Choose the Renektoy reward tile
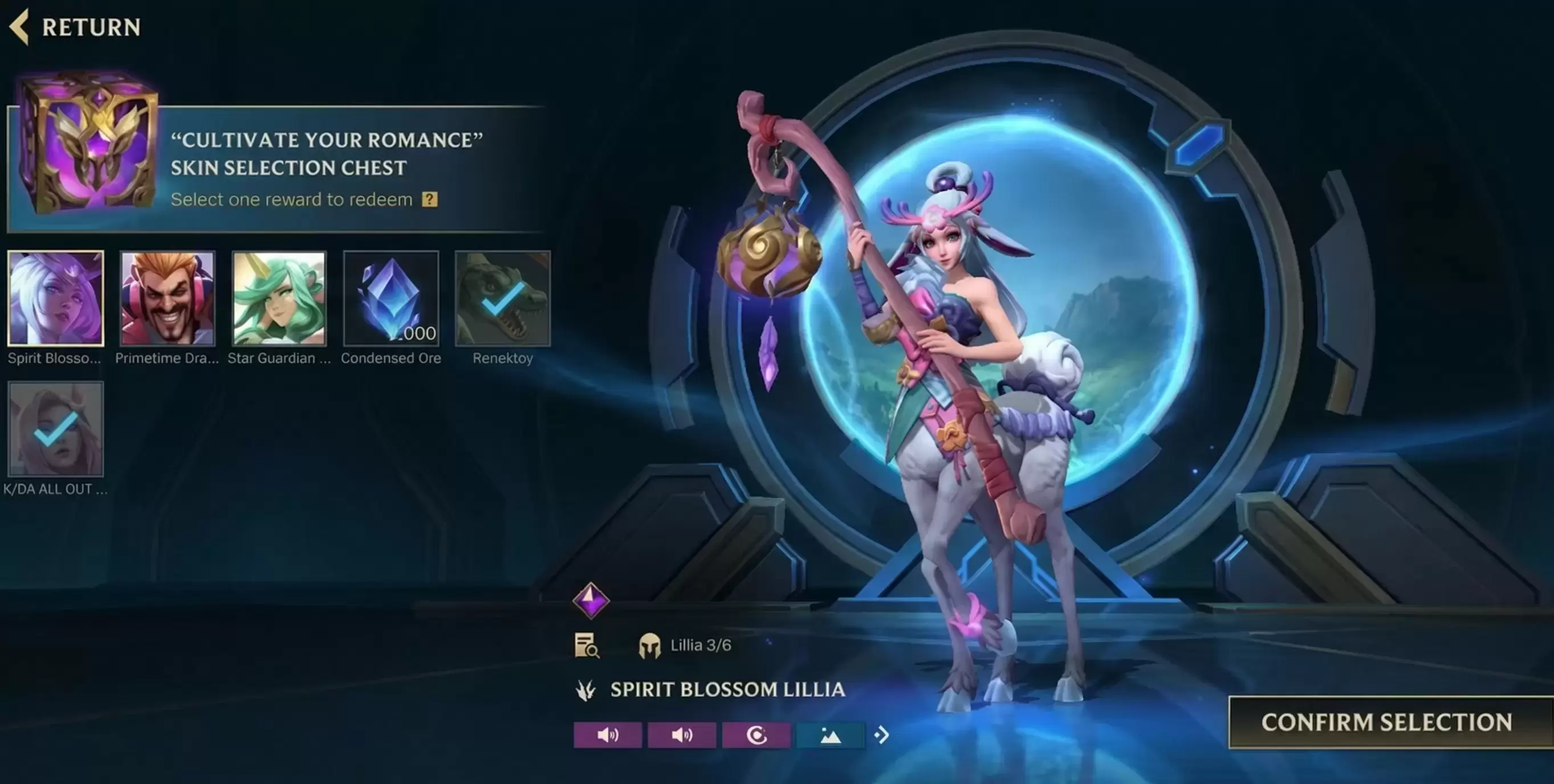The width and height of the screenshot is (1554, 784). (x=503, y=299)
